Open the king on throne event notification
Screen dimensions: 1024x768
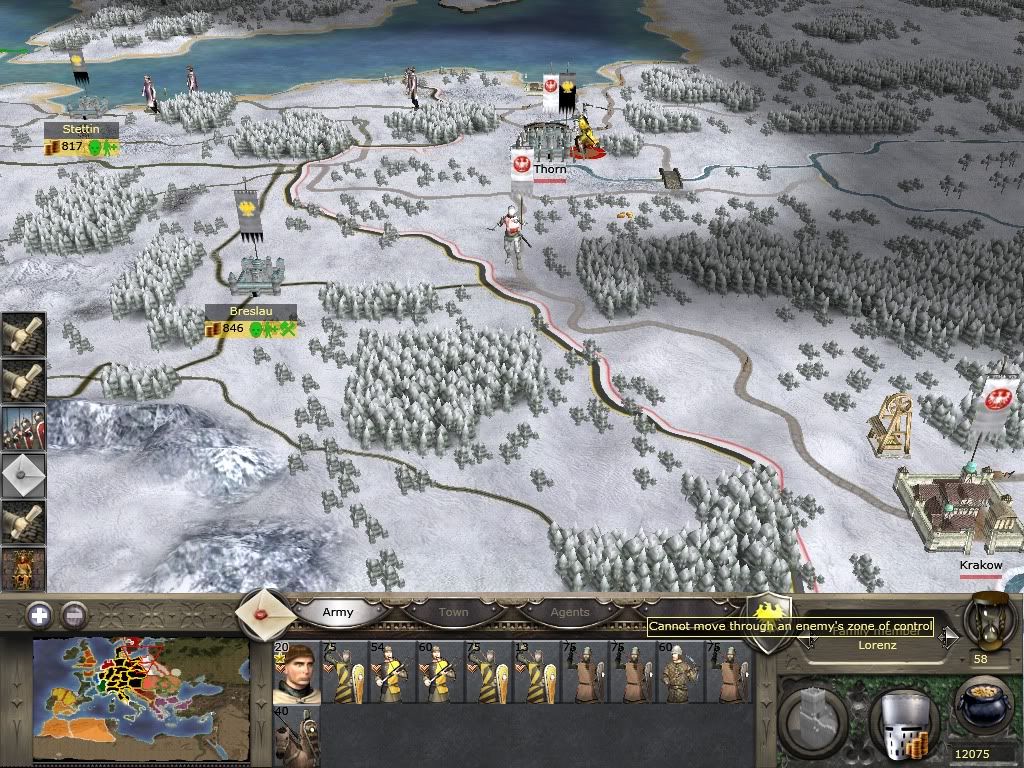23,569
